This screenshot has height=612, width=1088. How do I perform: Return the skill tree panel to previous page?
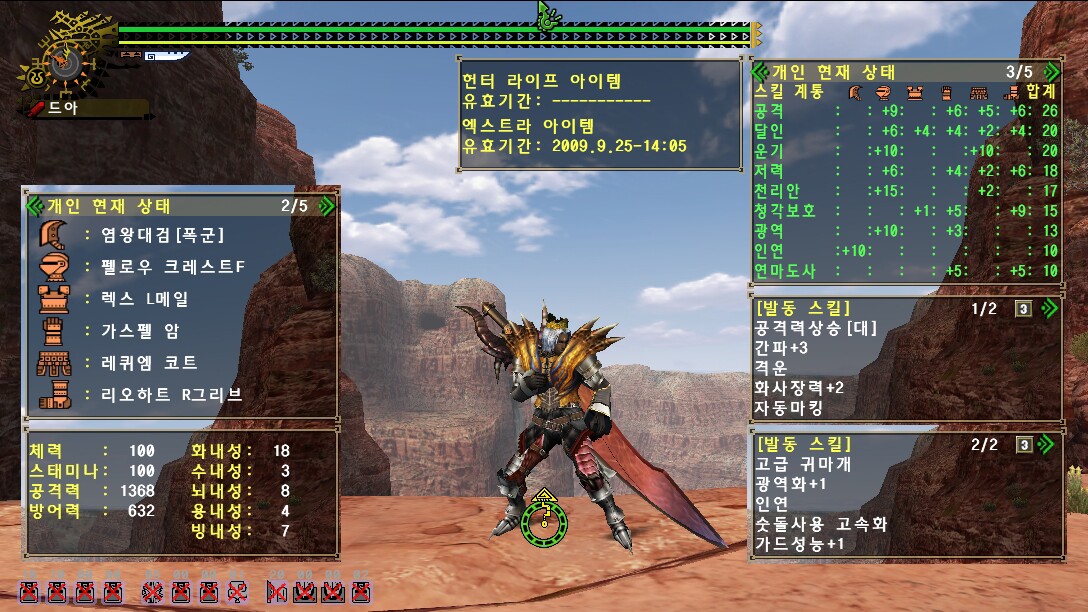(760, 72)
